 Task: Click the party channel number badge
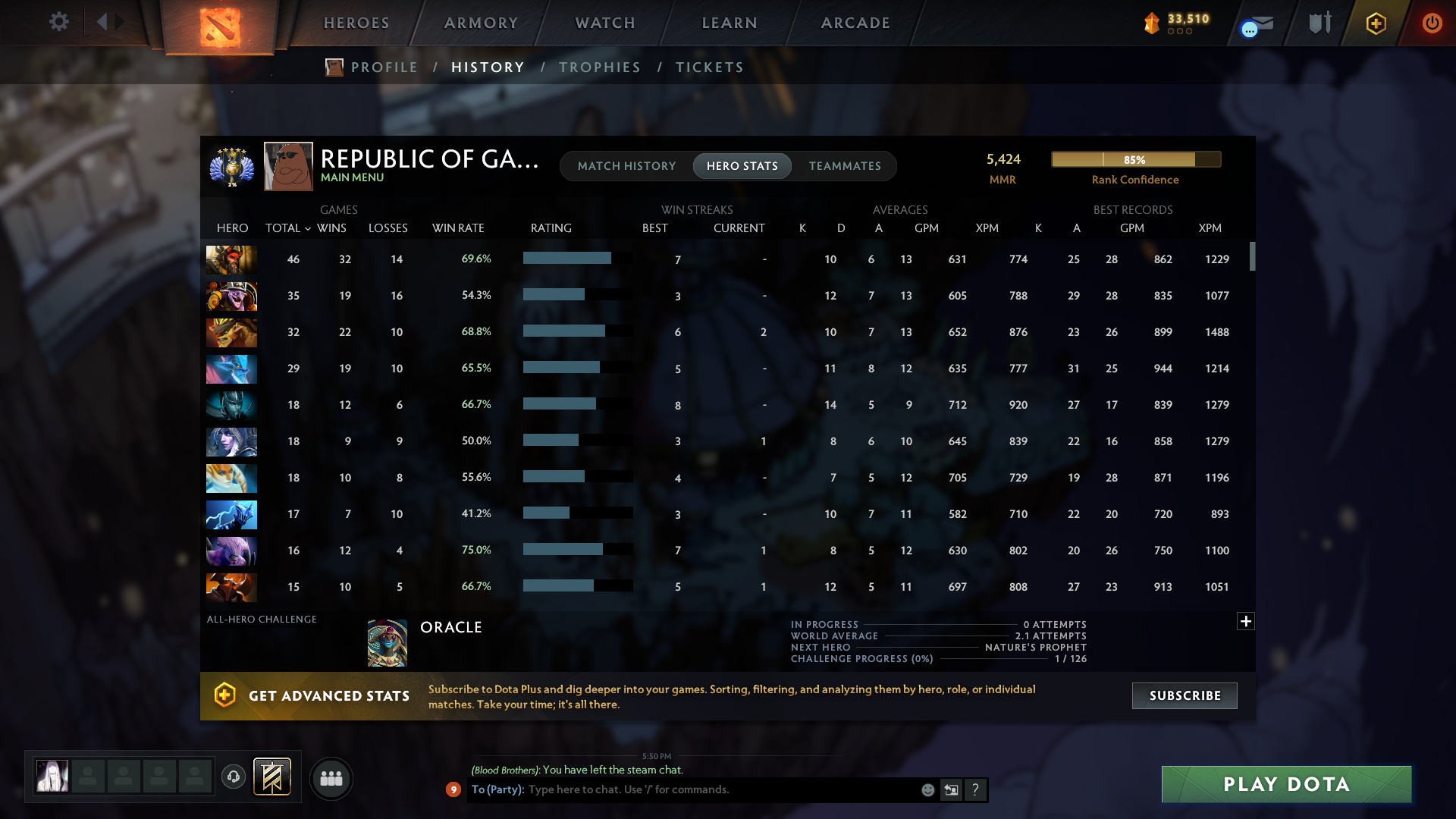(453, 789)
